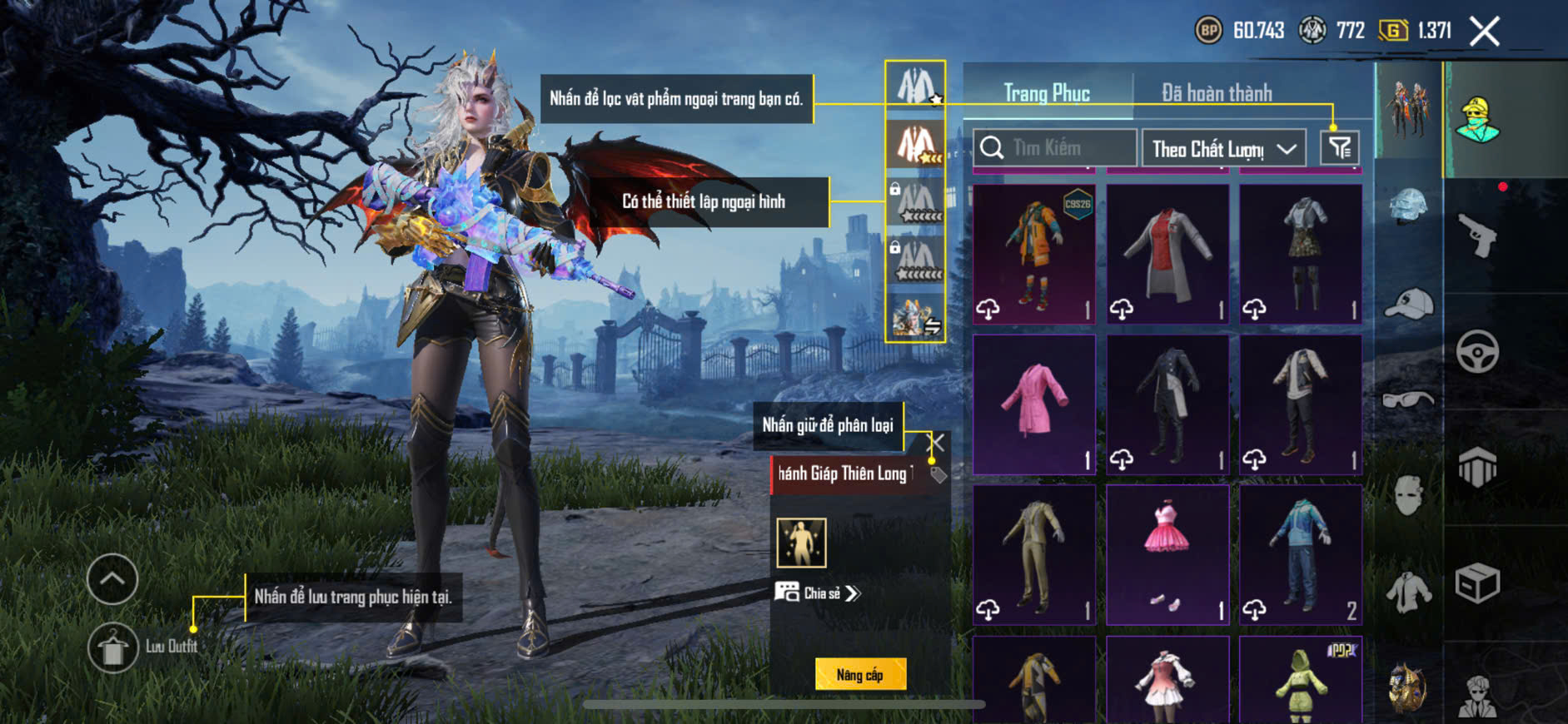Select the pink ballerina dress outfit
The height and width of the screenshot is (724, 1568).
1167,554
